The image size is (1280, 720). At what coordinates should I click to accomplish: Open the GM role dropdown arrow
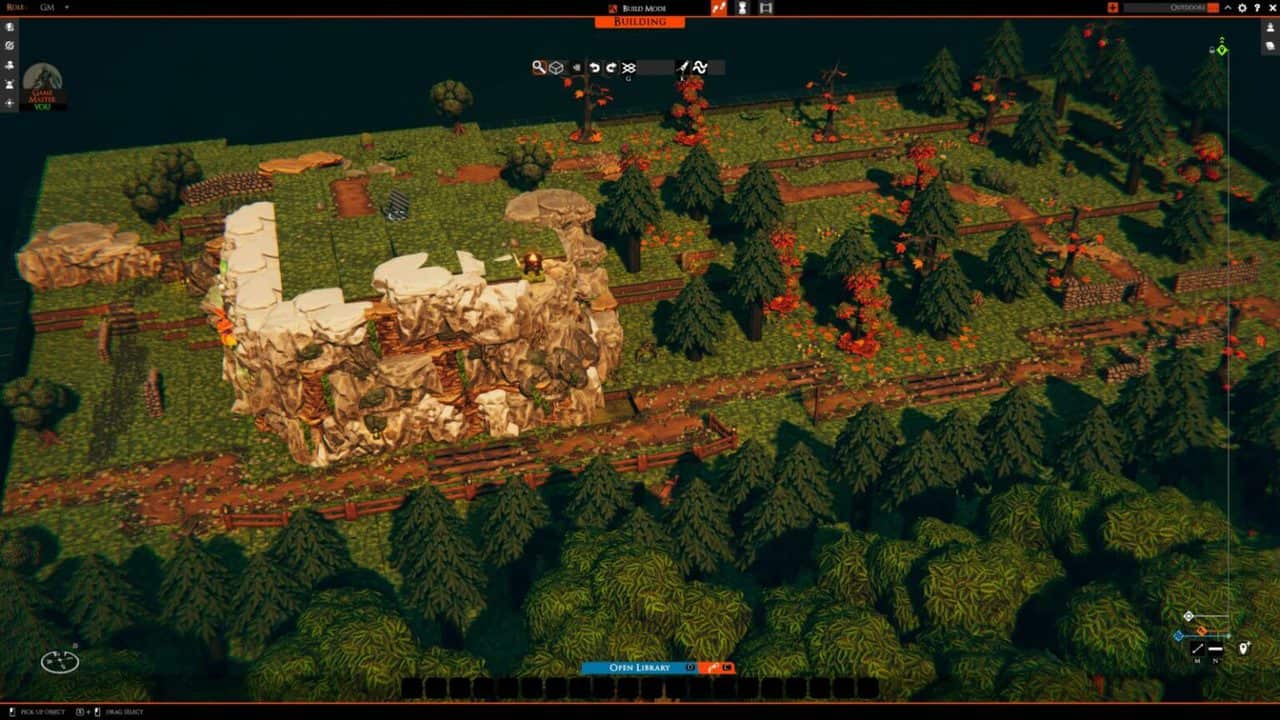pyautogui.click(x=67, y=7)
